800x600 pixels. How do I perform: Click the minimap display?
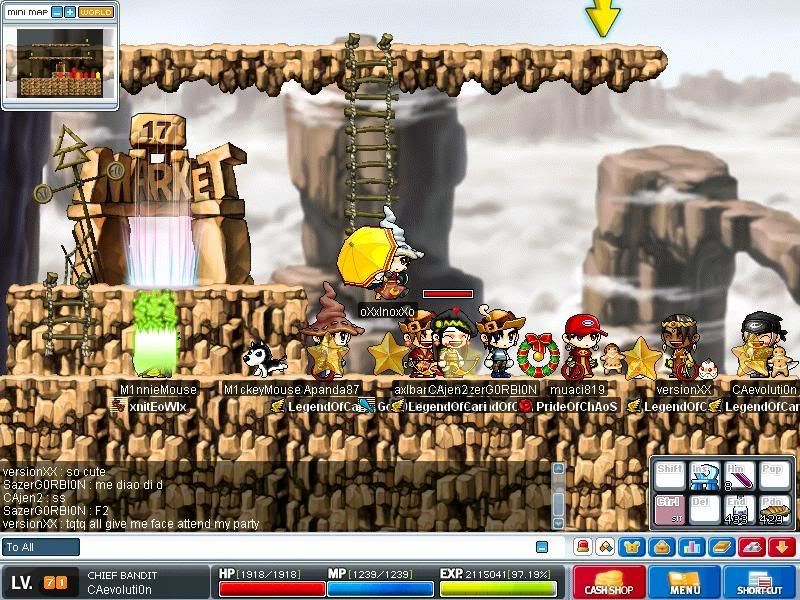[61, 62]
